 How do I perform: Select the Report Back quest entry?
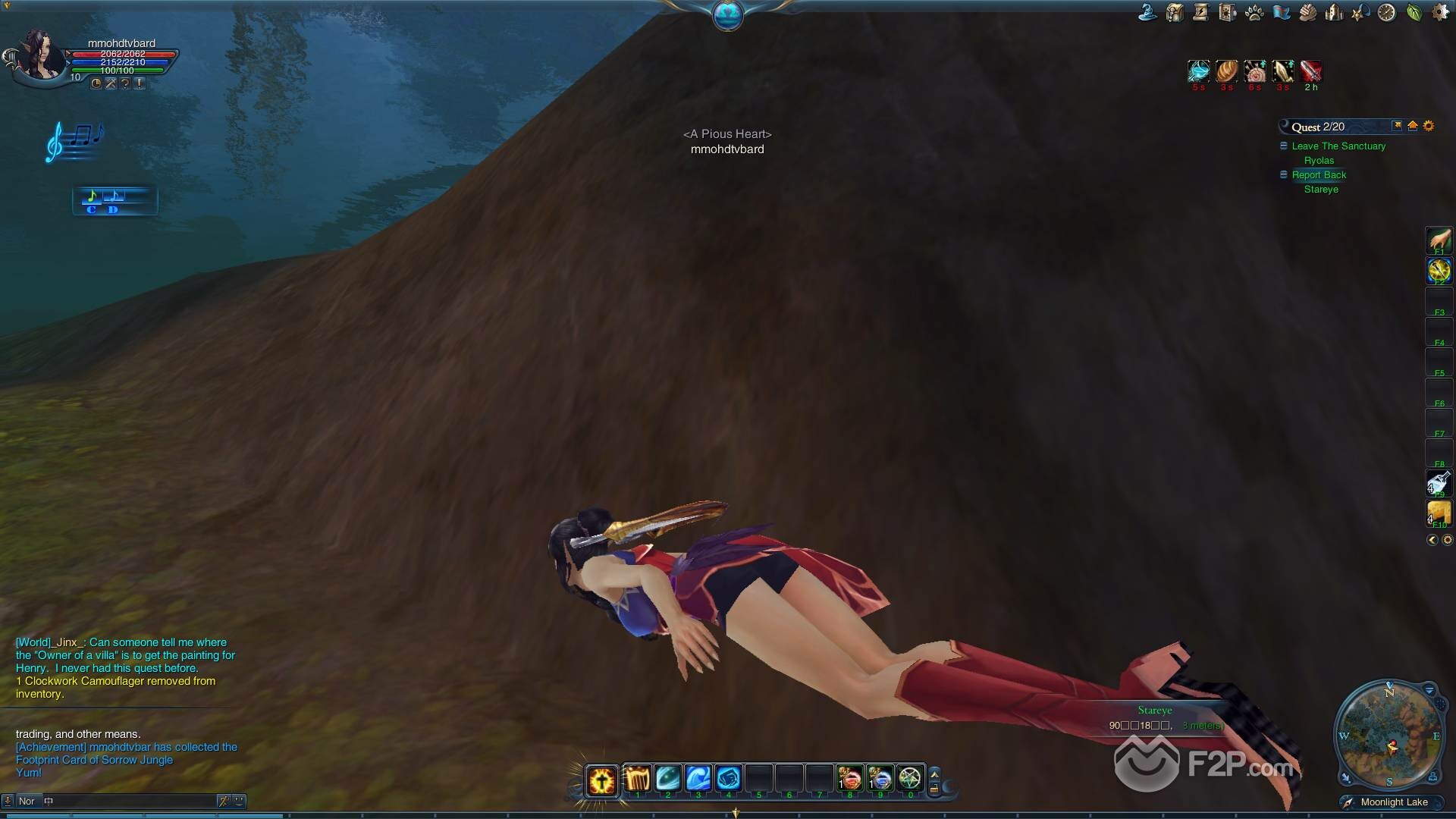point(1319,175)
